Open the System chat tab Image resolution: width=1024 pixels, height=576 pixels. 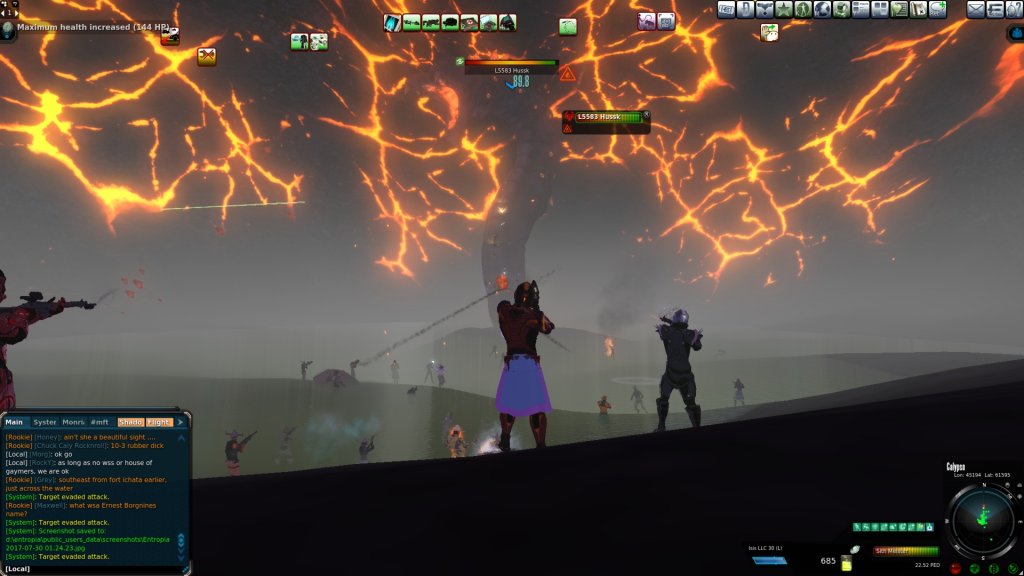[45, 422]
